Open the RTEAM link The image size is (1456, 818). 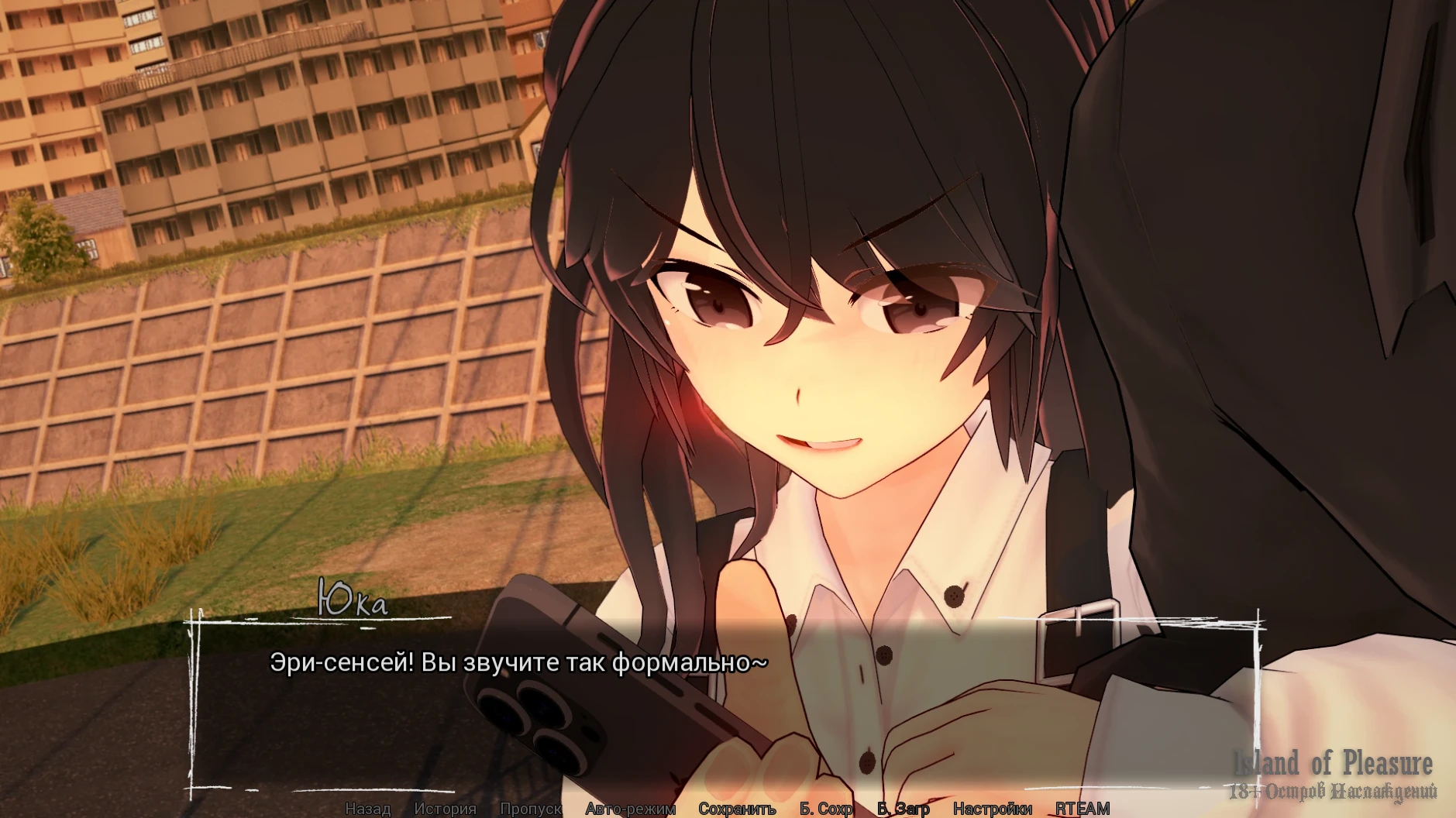click(1083, 809)
